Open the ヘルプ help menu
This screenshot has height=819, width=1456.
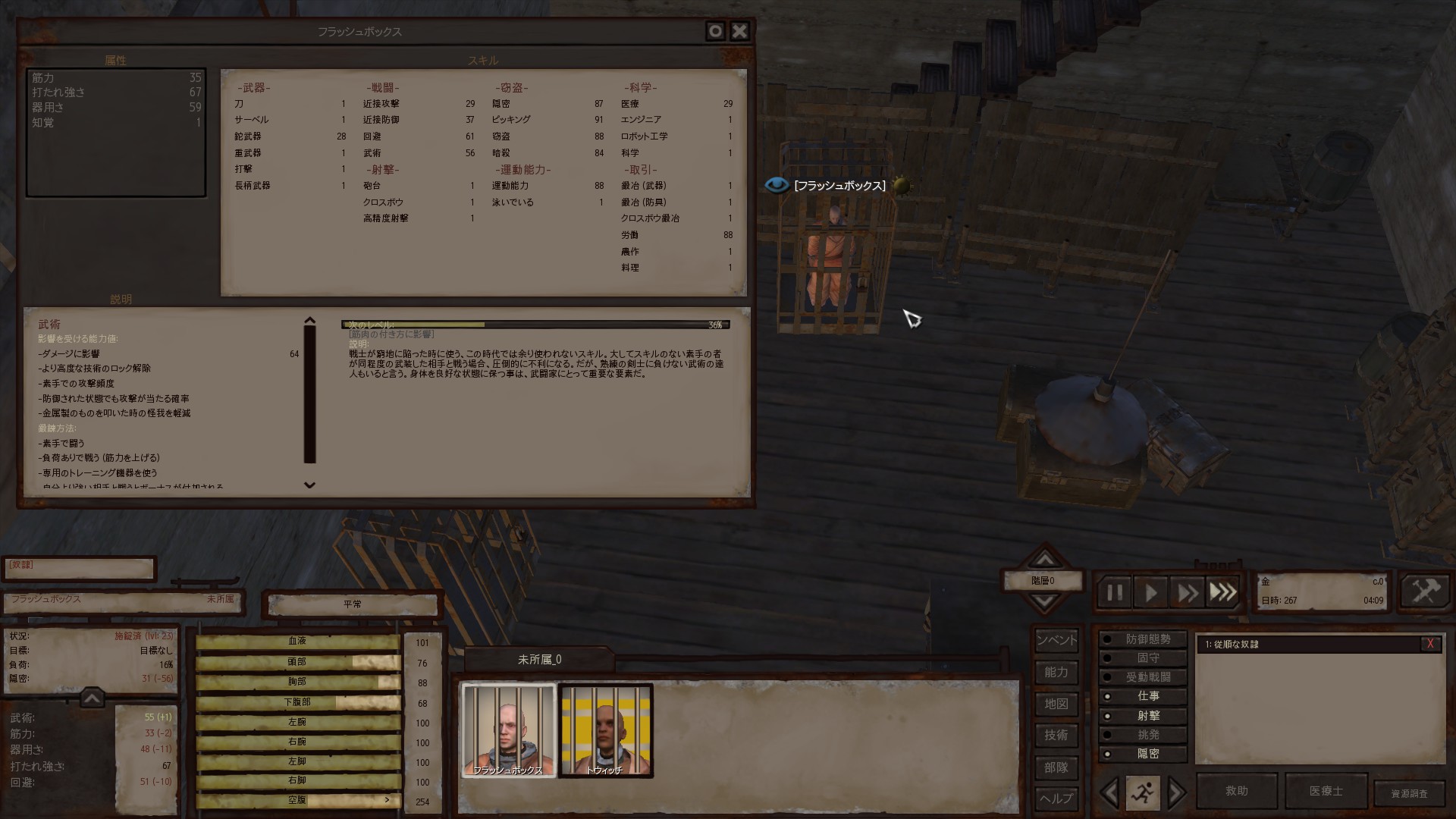(x=1056, y=799)
